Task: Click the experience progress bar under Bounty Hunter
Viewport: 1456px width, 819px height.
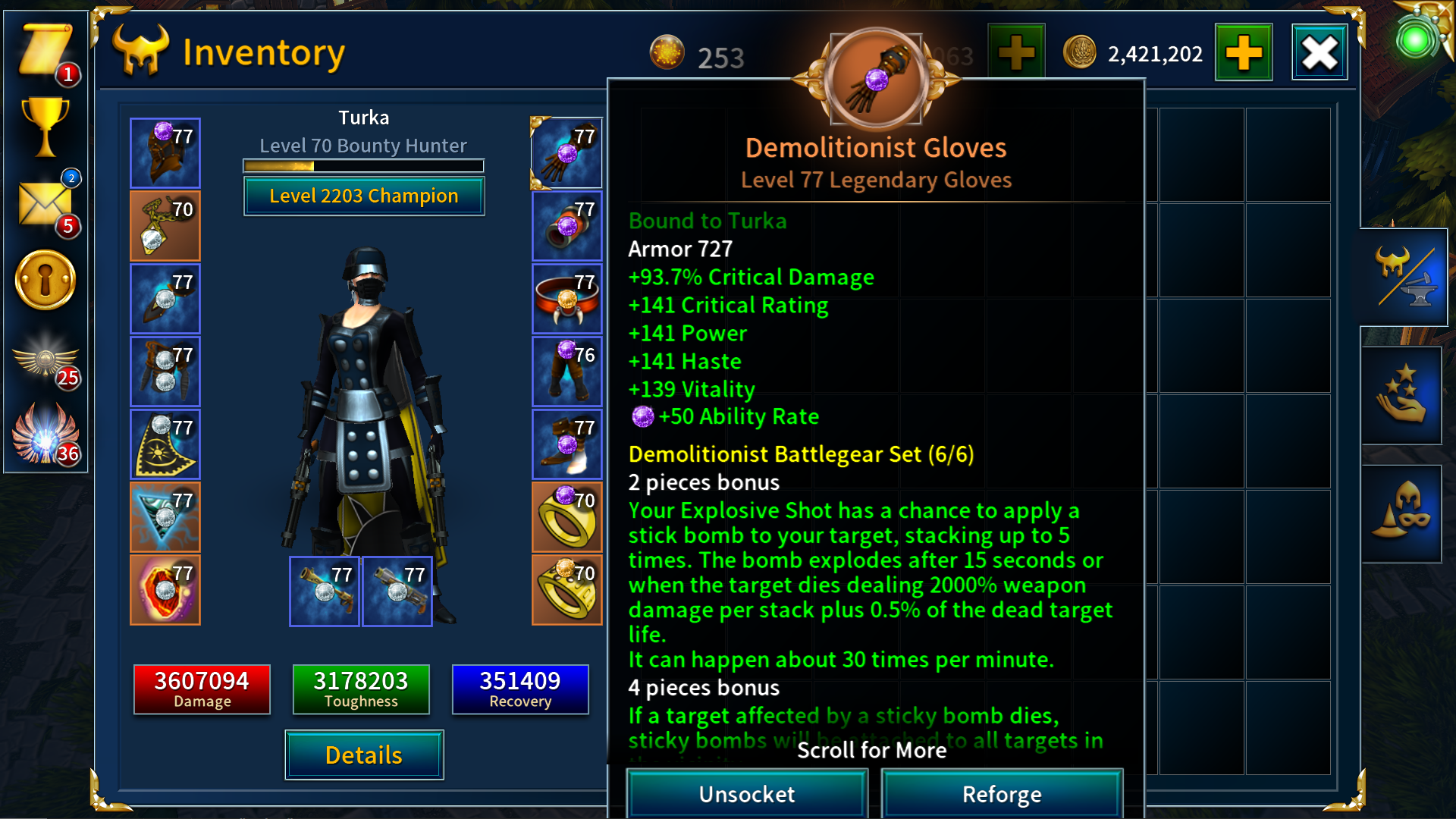Action: (362, 165)
